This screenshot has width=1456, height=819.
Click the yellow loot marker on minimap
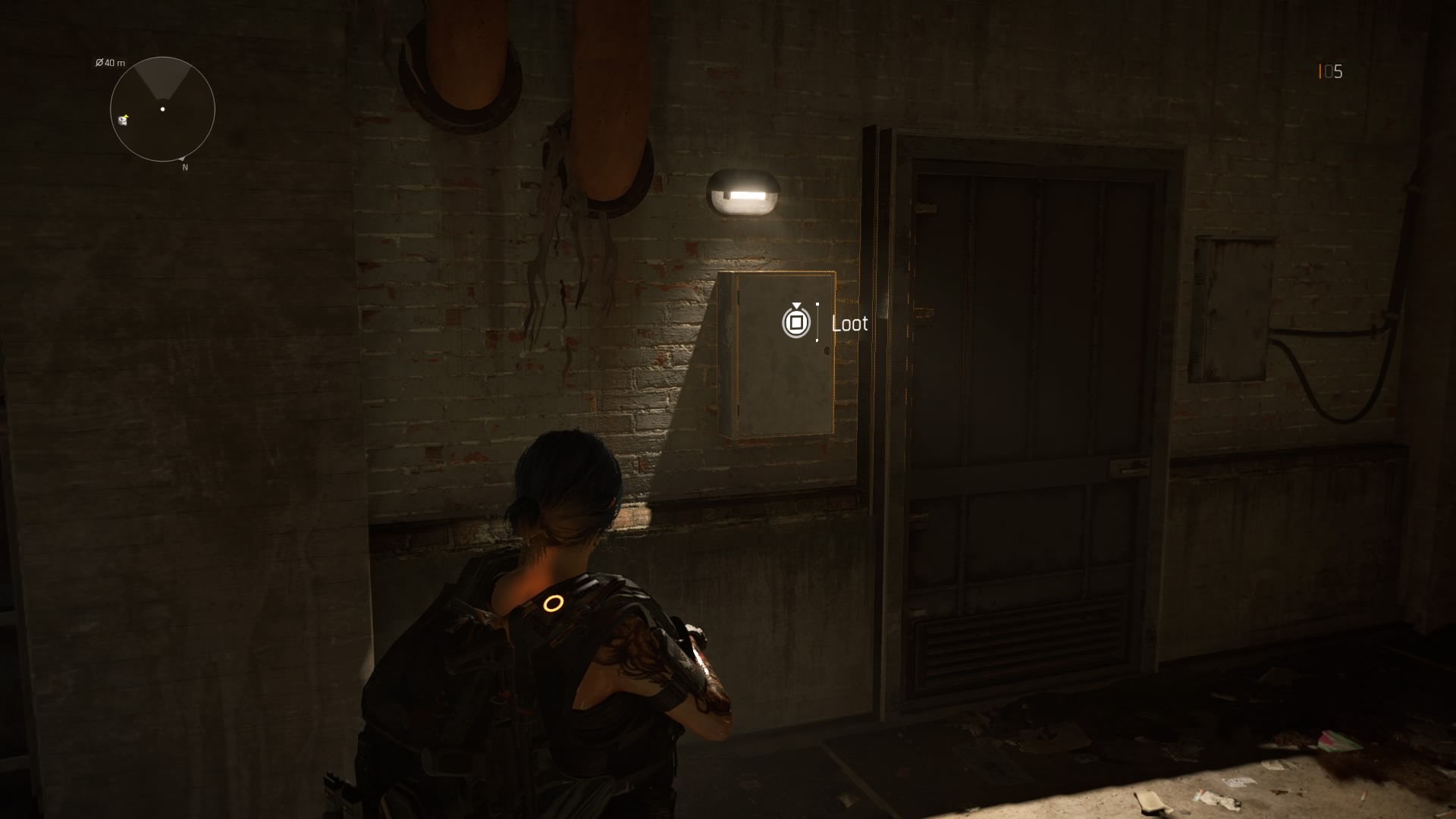(x=123, y=120)
